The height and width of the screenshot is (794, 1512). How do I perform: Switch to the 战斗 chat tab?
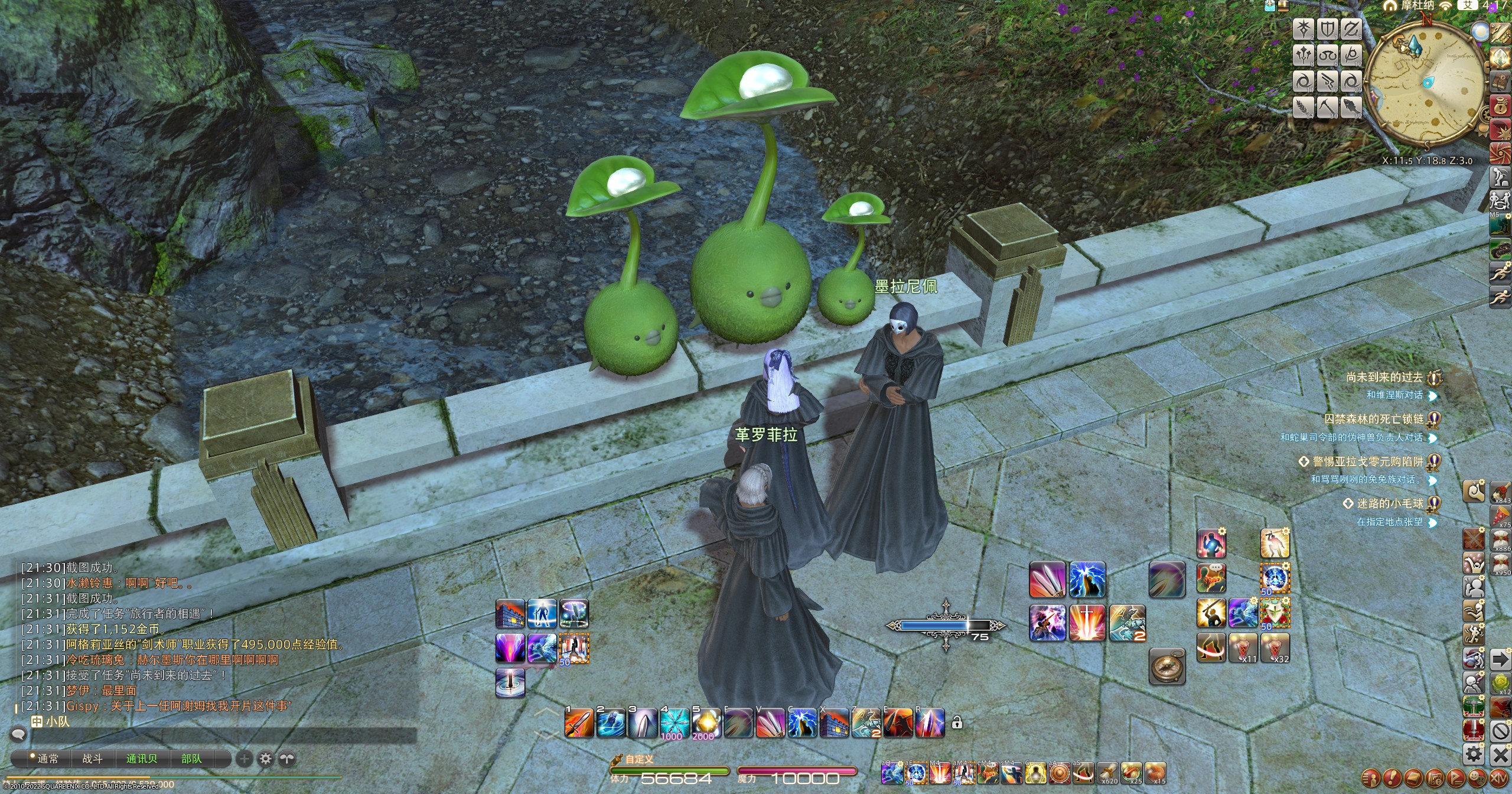click(92, 759)
